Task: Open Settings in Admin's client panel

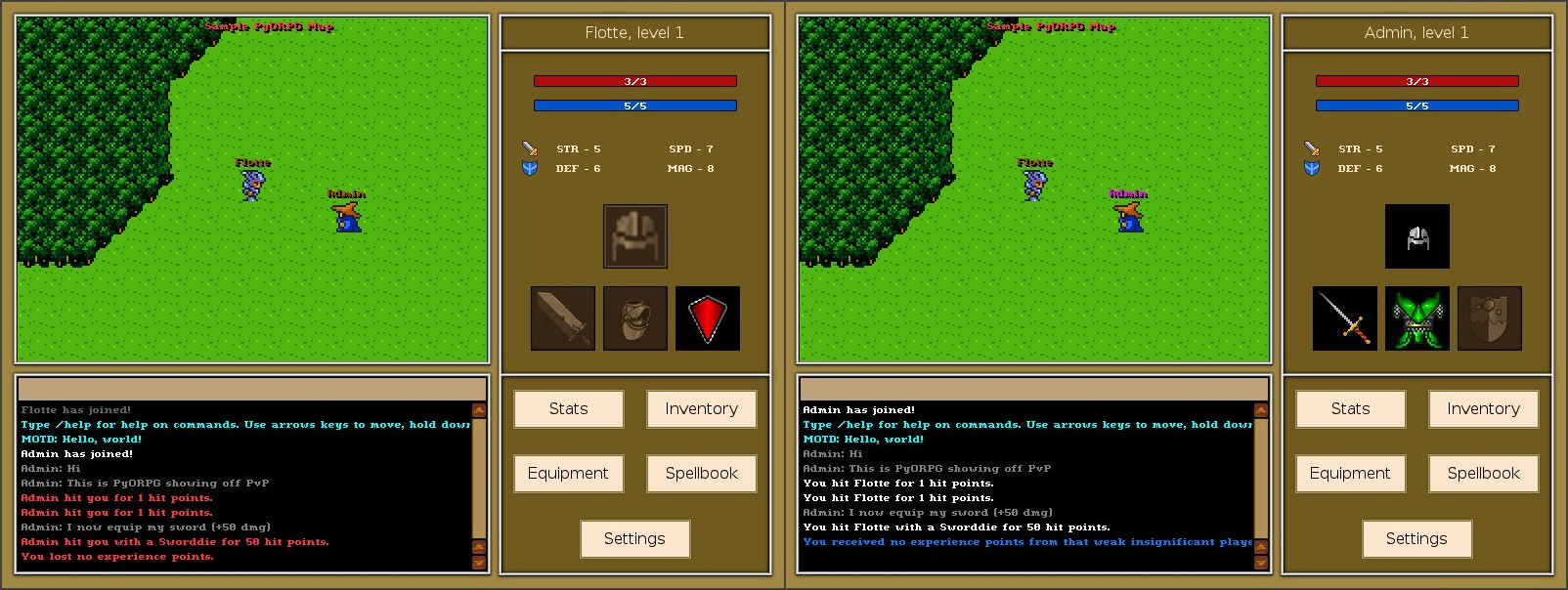Action: point(1416,539)
